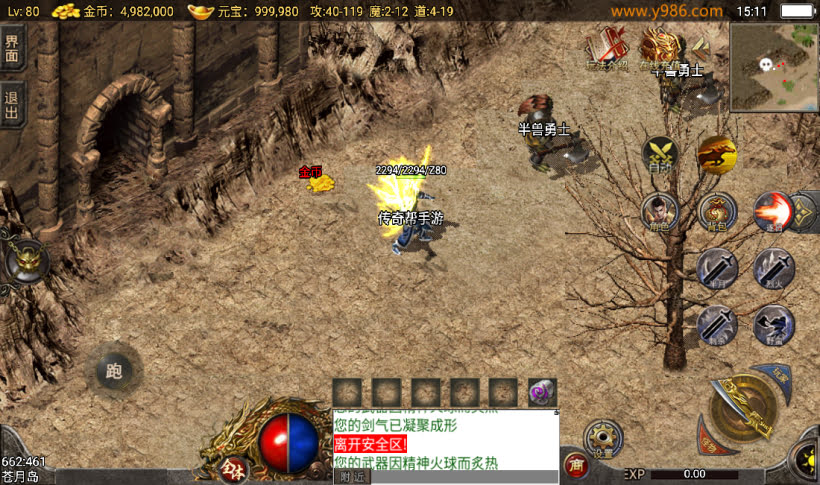Toggle the 跑 run button
Viewport: 820px width, 485px height.
tap(113, 372)
